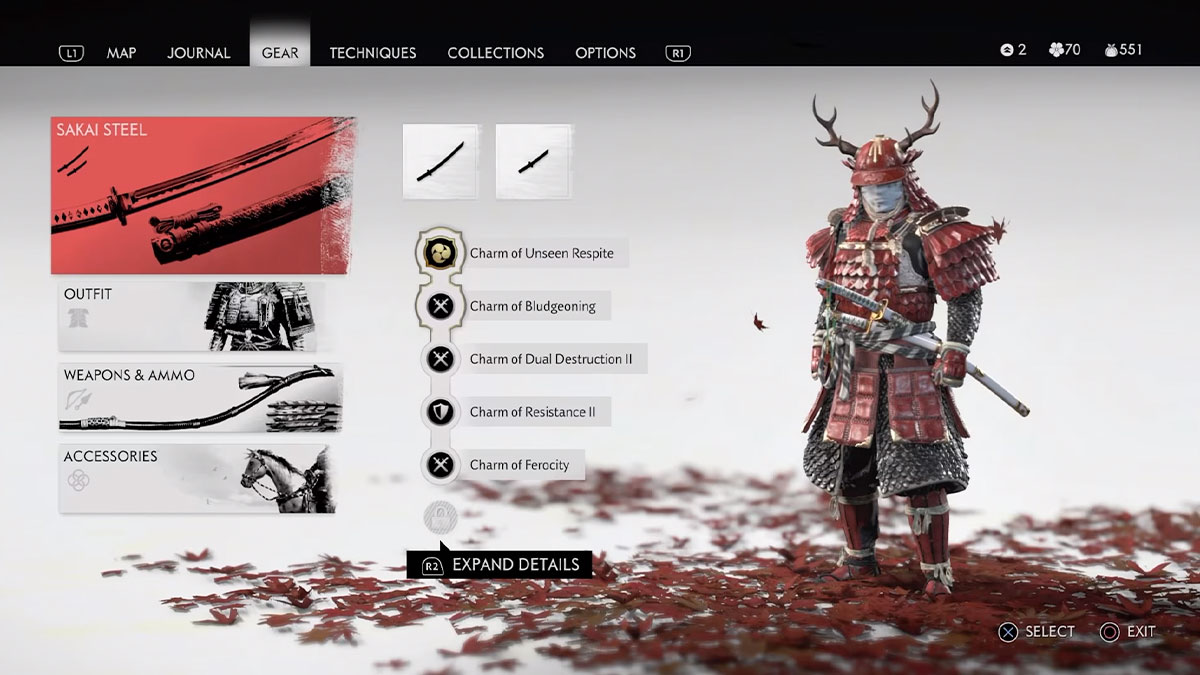Select the Sakai Steel category
This screenshot has height=675, width=1200.
(202, 196)
